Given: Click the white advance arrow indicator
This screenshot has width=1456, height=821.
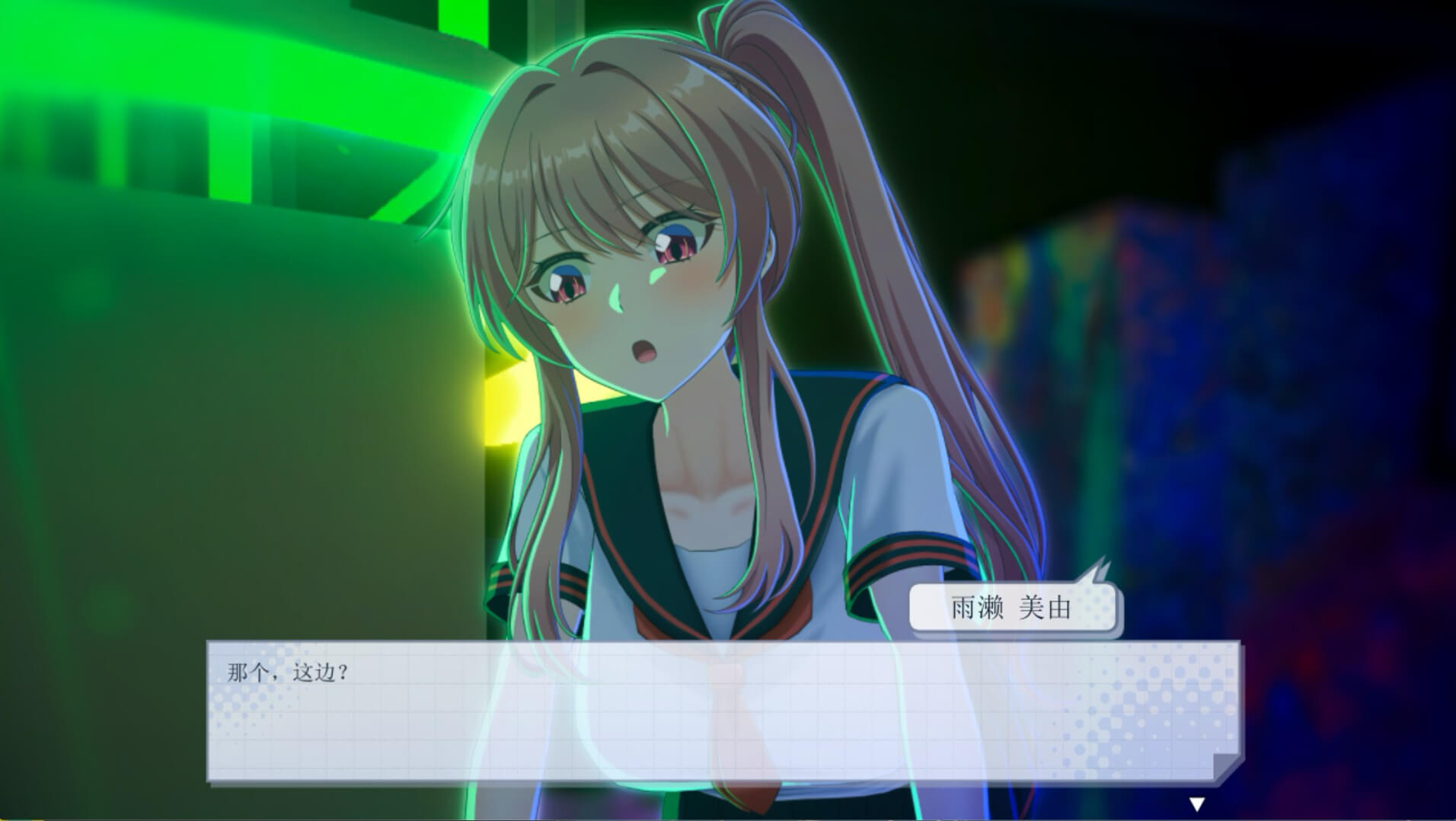Looking at the screenshot, I should (x=1196, y=804).
